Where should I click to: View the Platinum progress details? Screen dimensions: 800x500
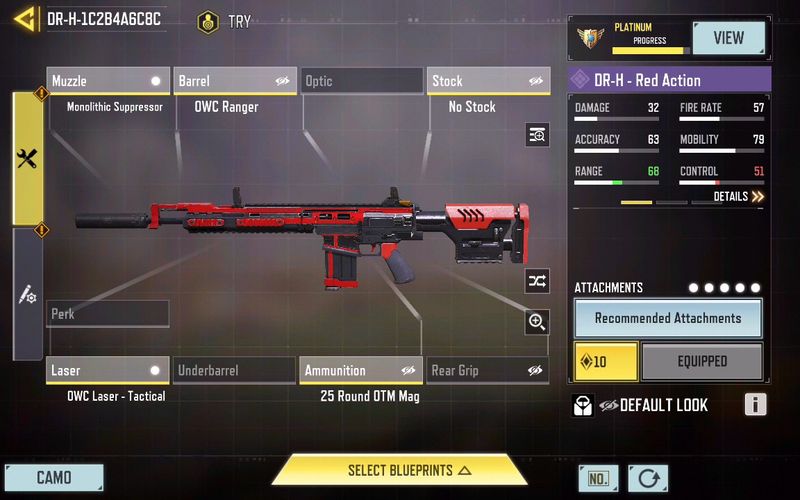728,38
